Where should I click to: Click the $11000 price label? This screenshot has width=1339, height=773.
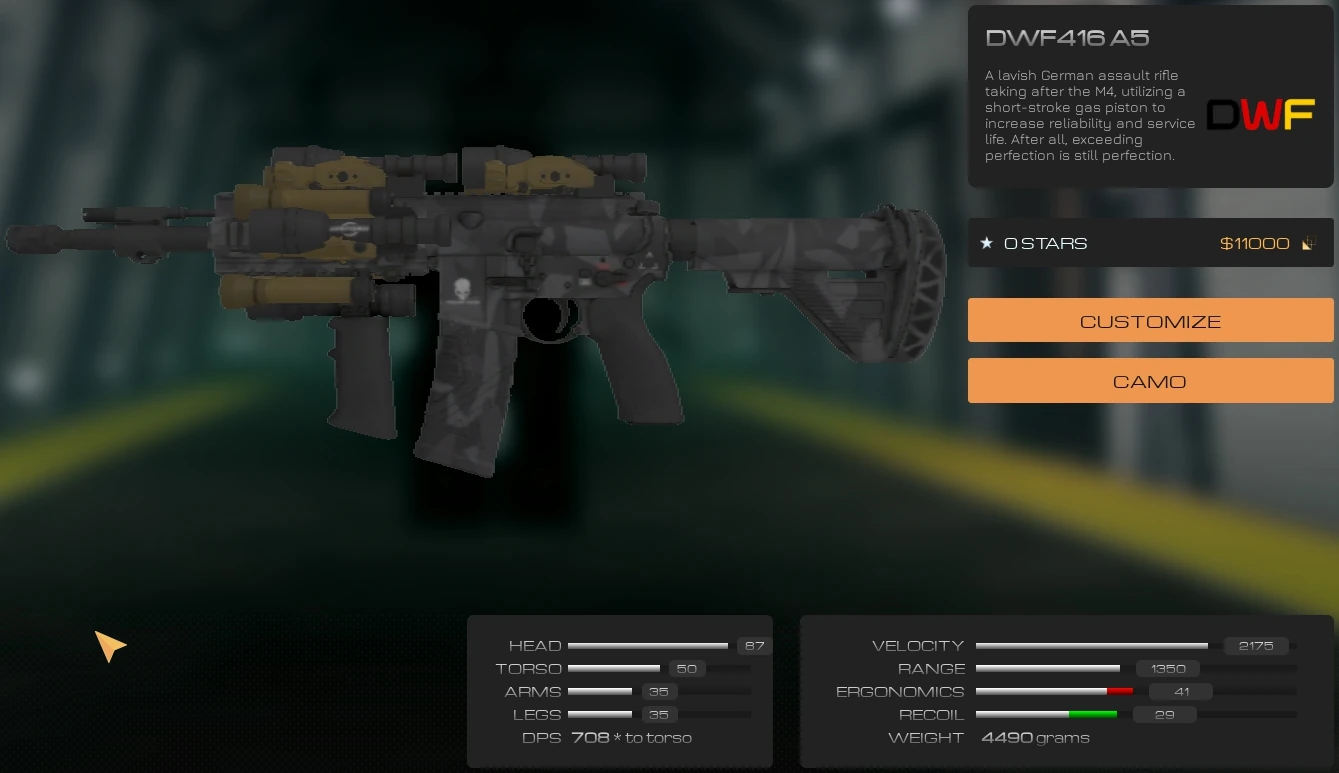click(x=1254, y=242)
